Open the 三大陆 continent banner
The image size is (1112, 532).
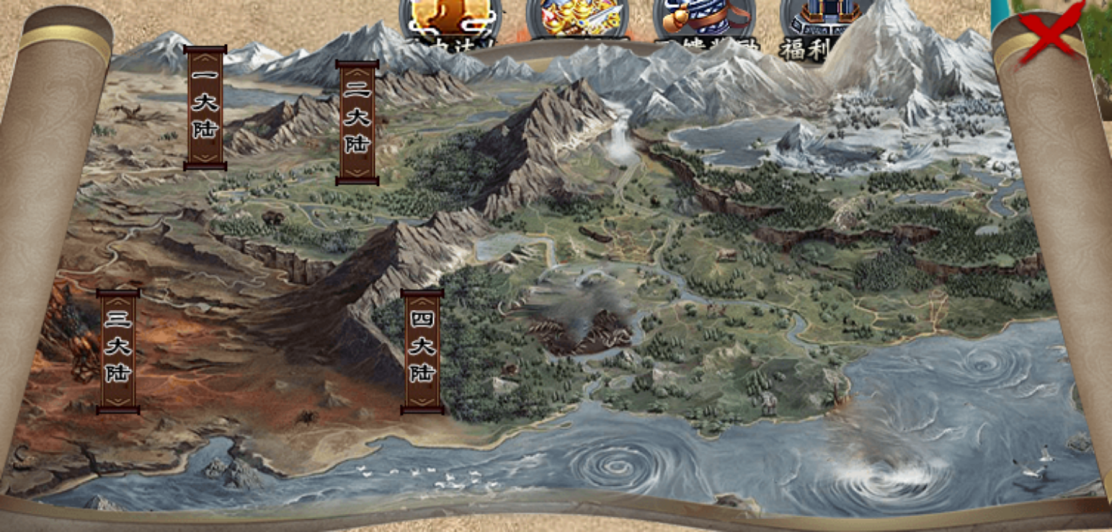tap(118, 351)
